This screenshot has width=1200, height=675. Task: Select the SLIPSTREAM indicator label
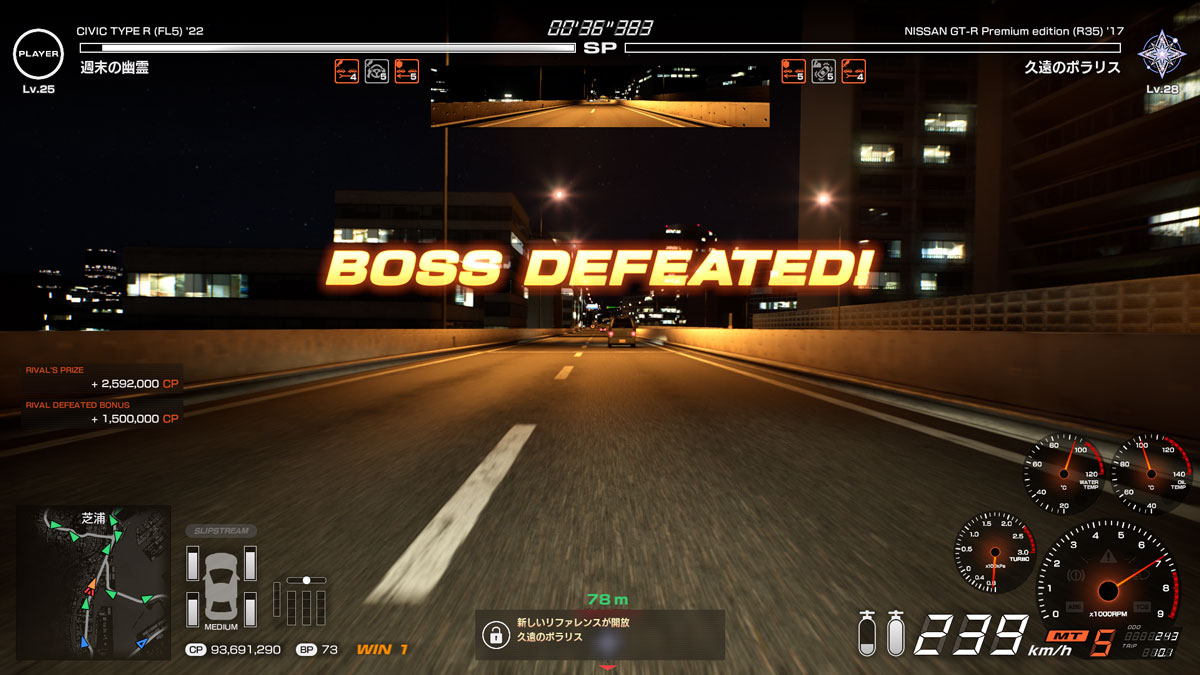click(x=220, y=531)
